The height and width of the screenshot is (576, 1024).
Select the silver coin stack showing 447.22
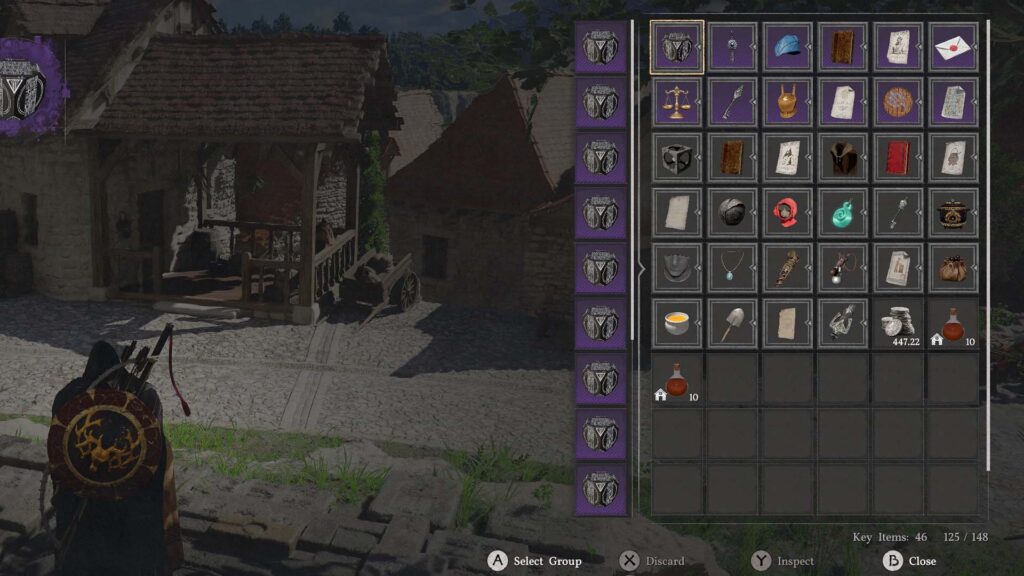click(897, 322)
